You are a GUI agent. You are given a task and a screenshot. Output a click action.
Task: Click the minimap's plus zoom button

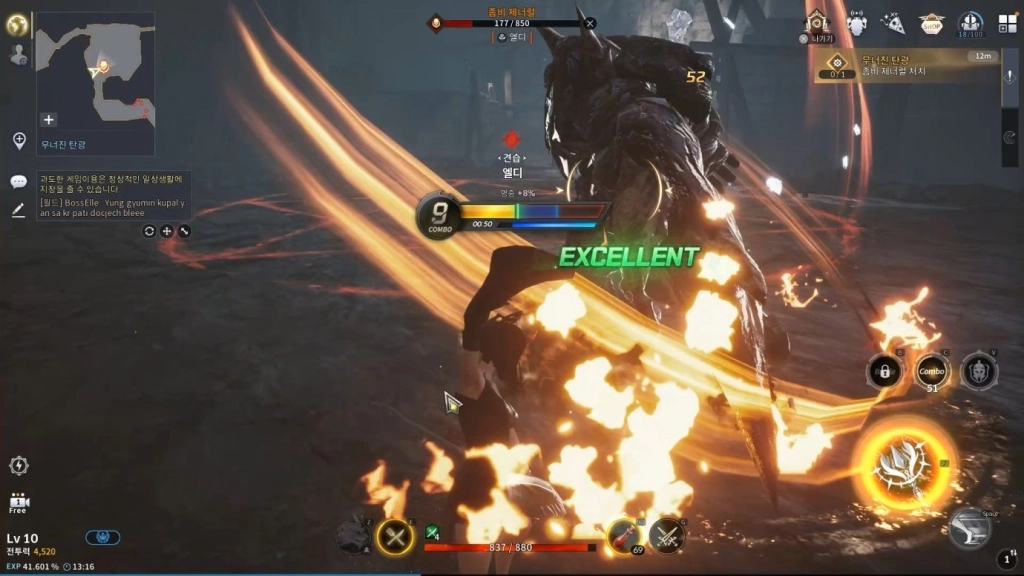48,119
